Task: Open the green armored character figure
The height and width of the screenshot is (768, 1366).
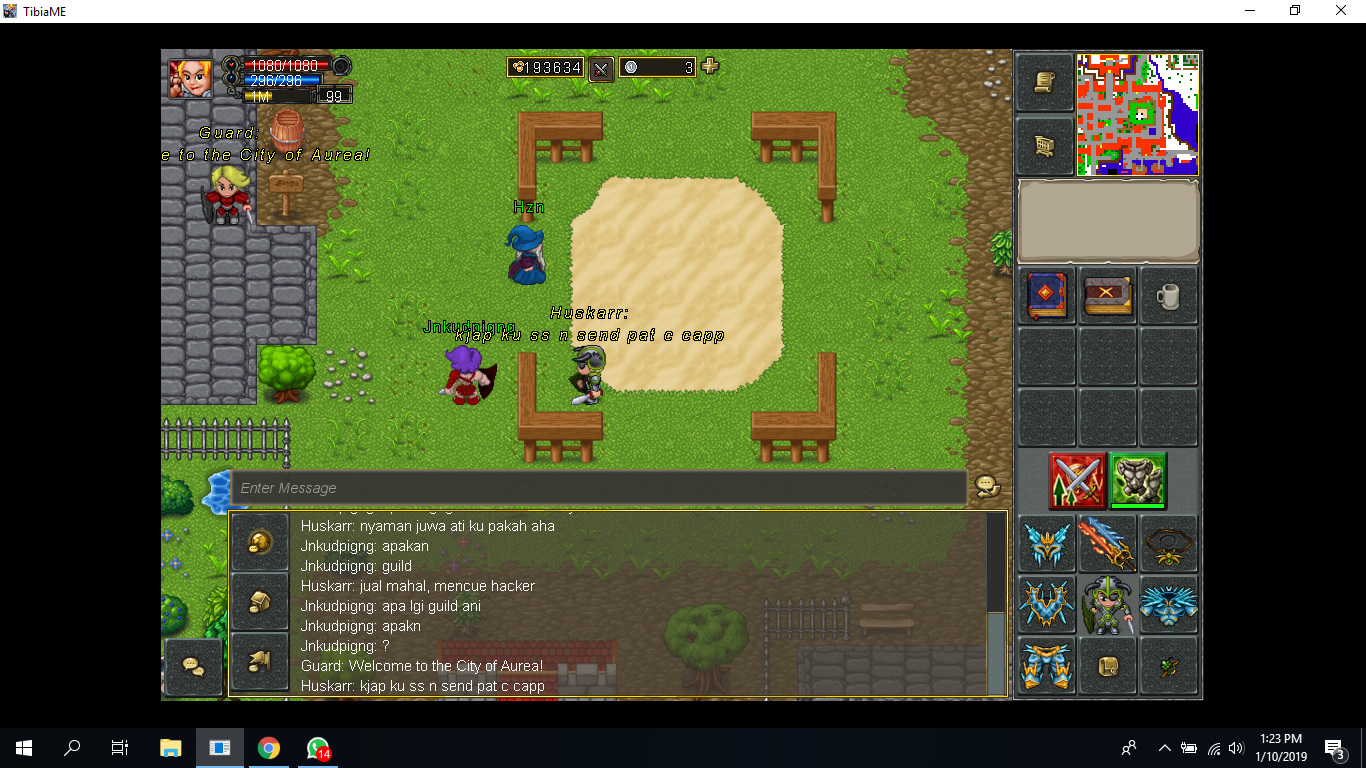Action: pyautogui.click(x=1107, y=605)
